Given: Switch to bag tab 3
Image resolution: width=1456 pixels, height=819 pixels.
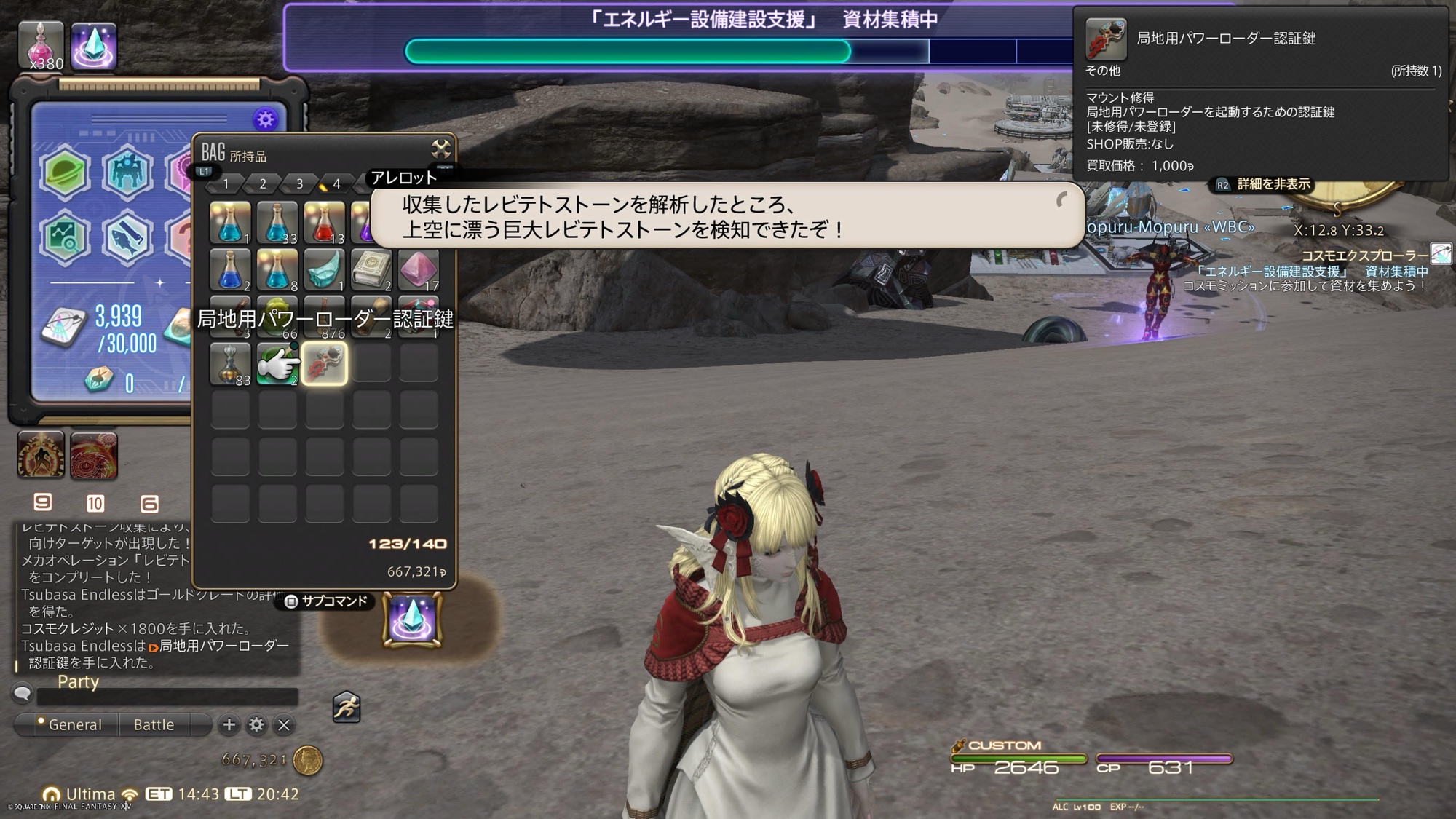Looking at the screenshot, I should pos(299,184).
